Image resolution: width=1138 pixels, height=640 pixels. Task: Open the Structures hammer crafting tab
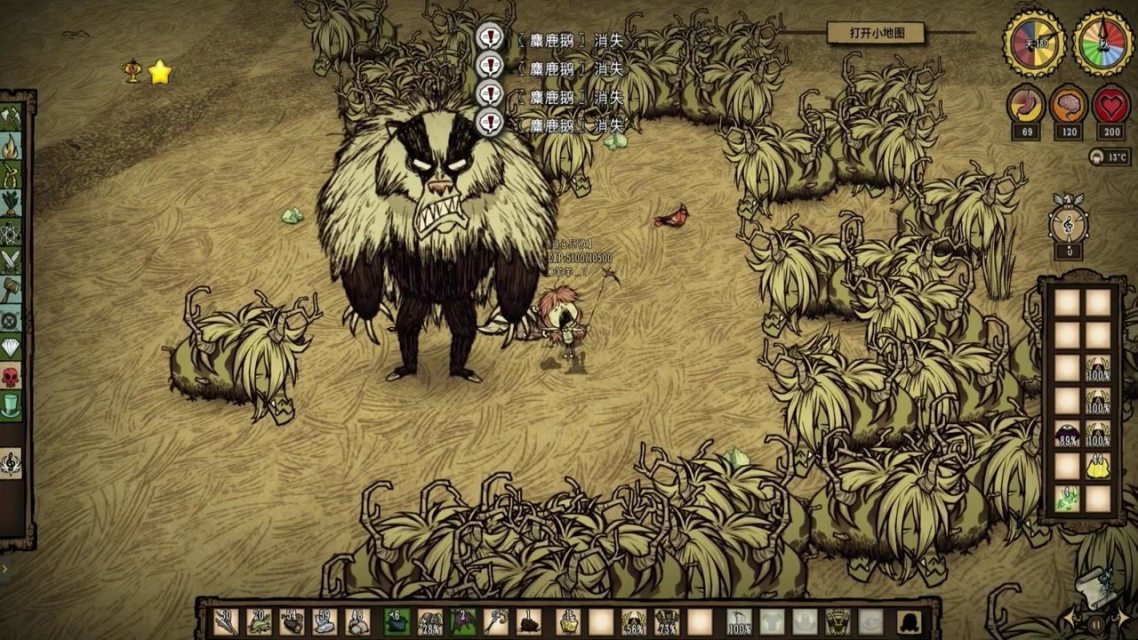[11, 291]
